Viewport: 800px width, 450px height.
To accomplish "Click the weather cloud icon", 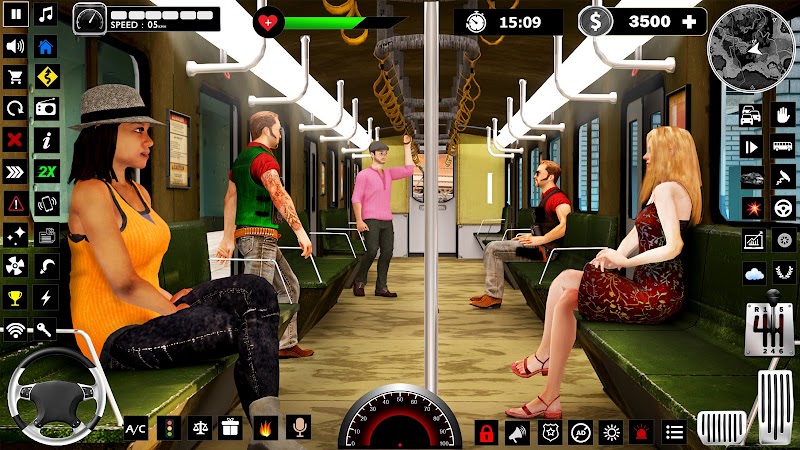I will click(753, 272).
